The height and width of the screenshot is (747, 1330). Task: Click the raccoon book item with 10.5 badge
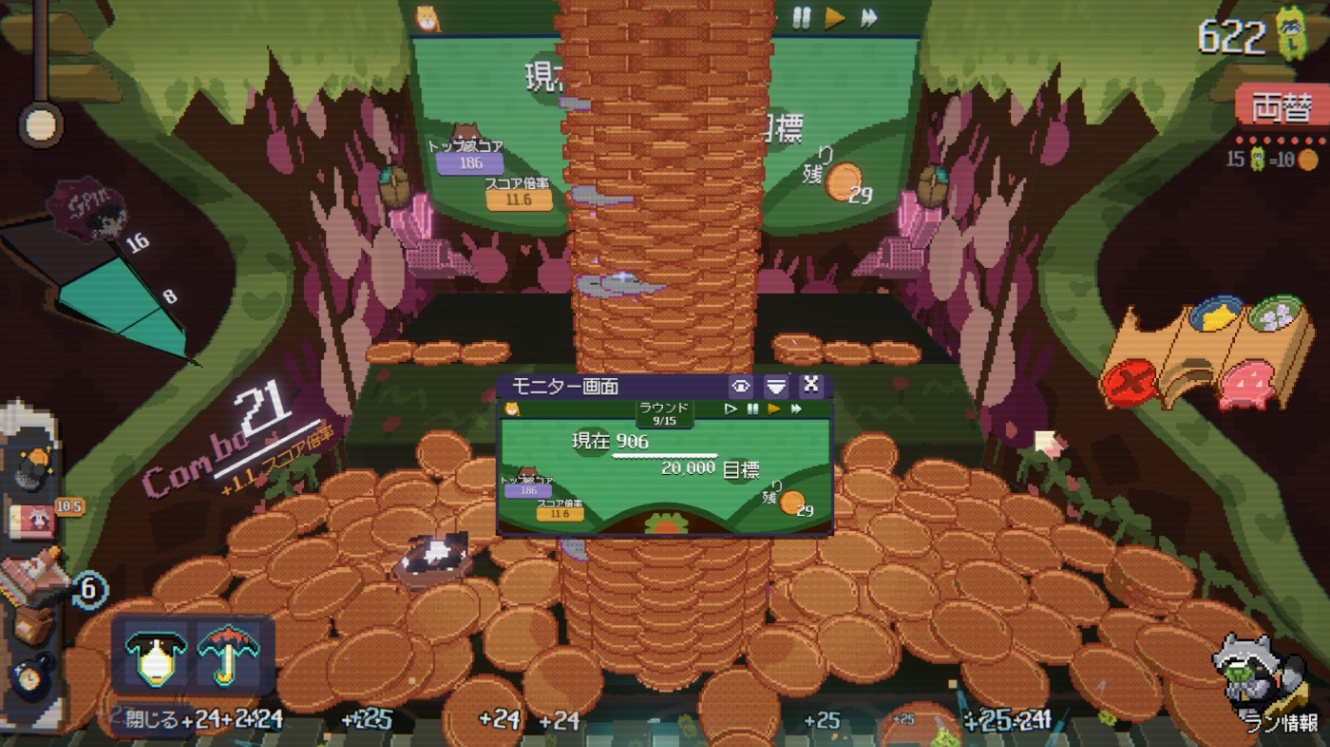click(x=32, y=519)
